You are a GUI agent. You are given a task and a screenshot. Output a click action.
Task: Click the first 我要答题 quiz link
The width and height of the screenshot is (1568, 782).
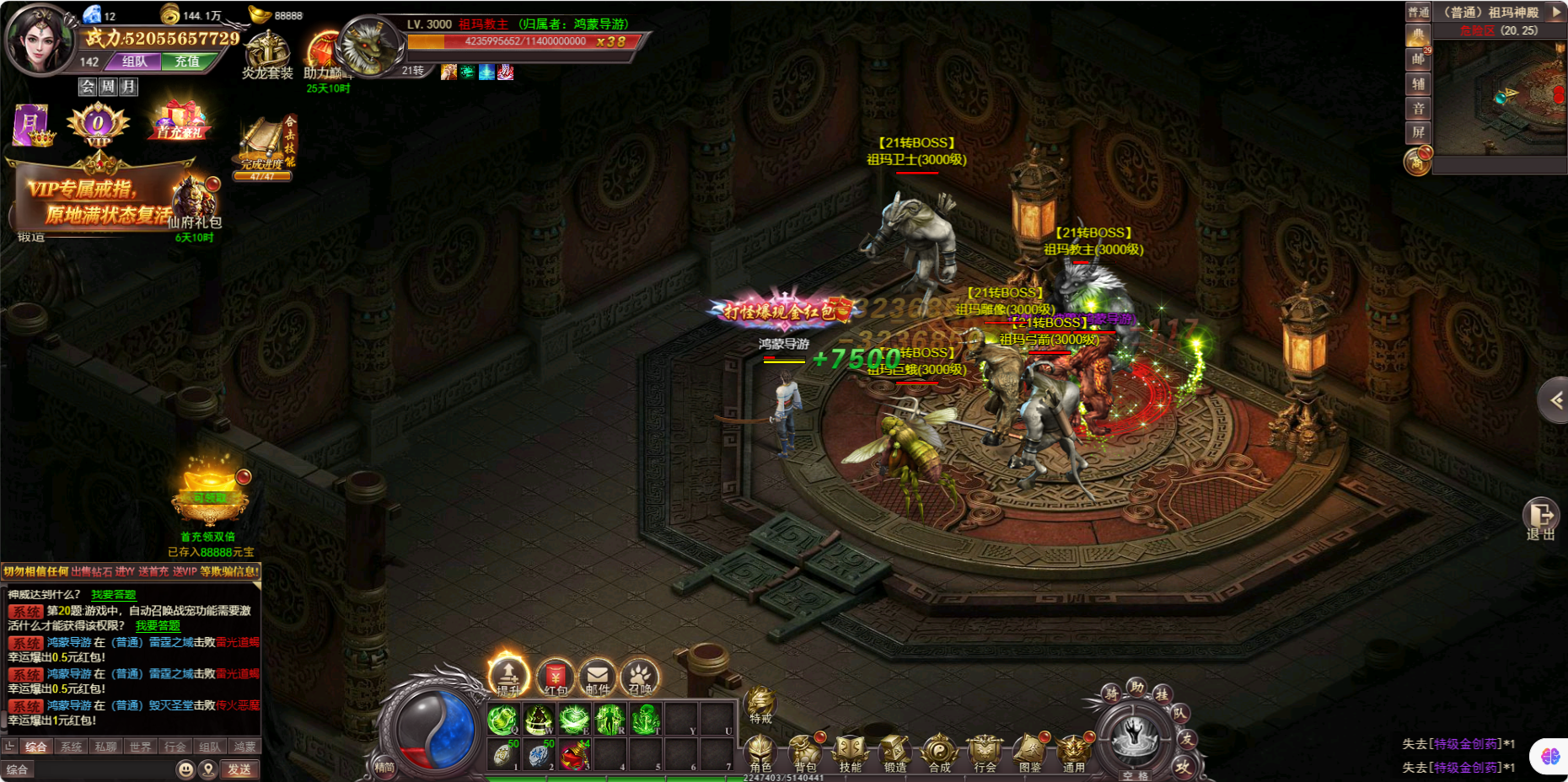(x=113, y=594)
